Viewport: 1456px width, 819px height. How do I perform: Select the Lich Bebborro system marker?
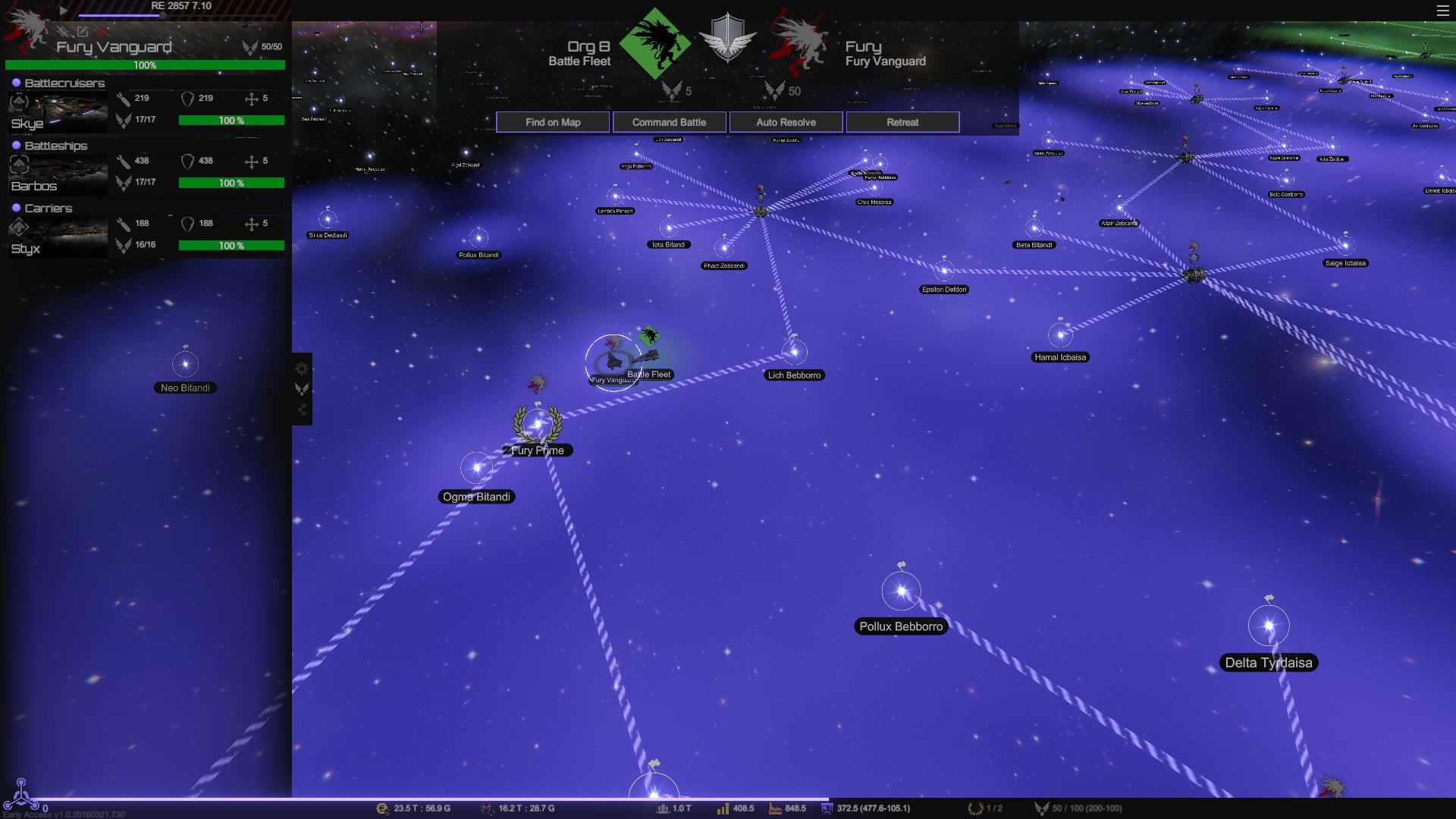[794, 352]
